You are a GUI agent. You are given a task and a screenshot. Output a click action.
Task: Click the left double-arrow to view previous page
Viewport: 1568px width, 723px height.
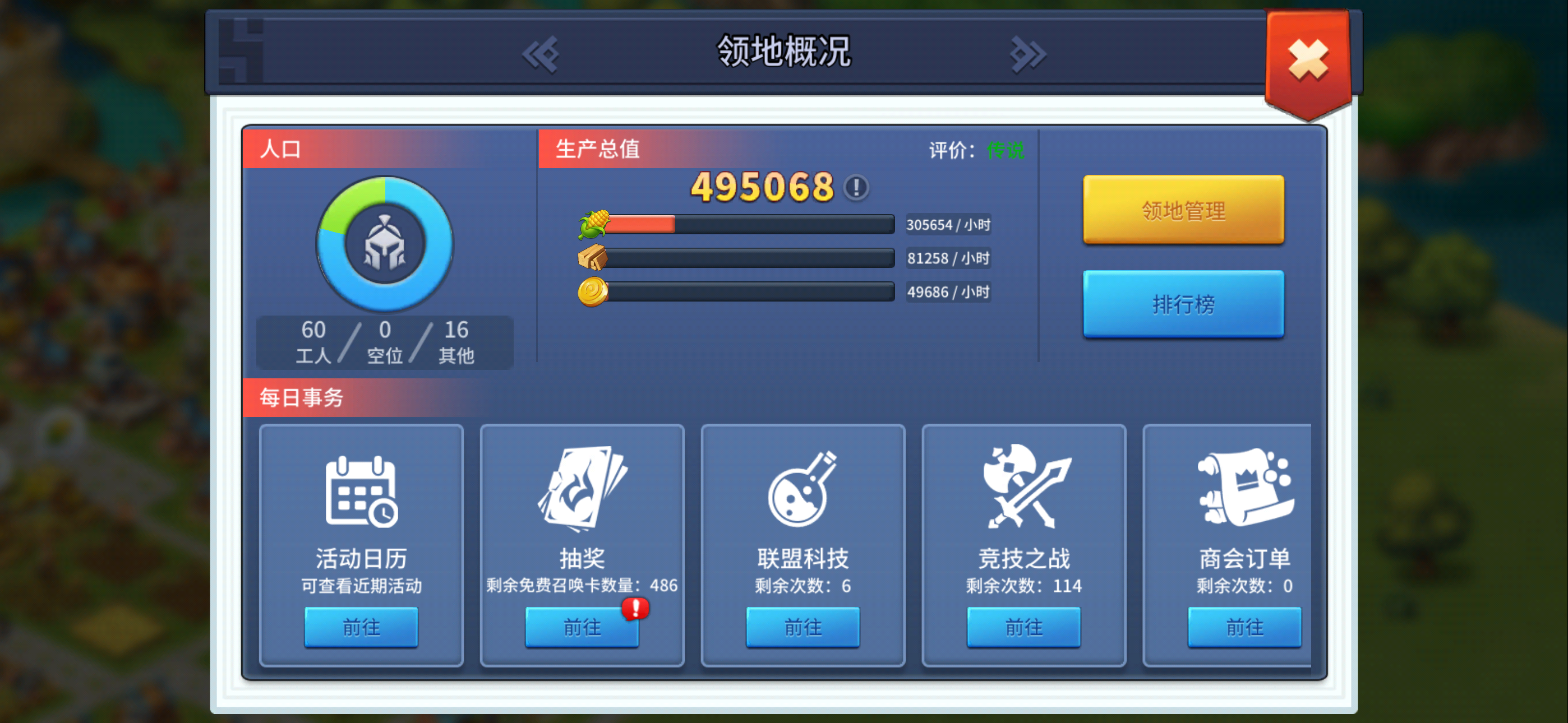coord(543,54)
